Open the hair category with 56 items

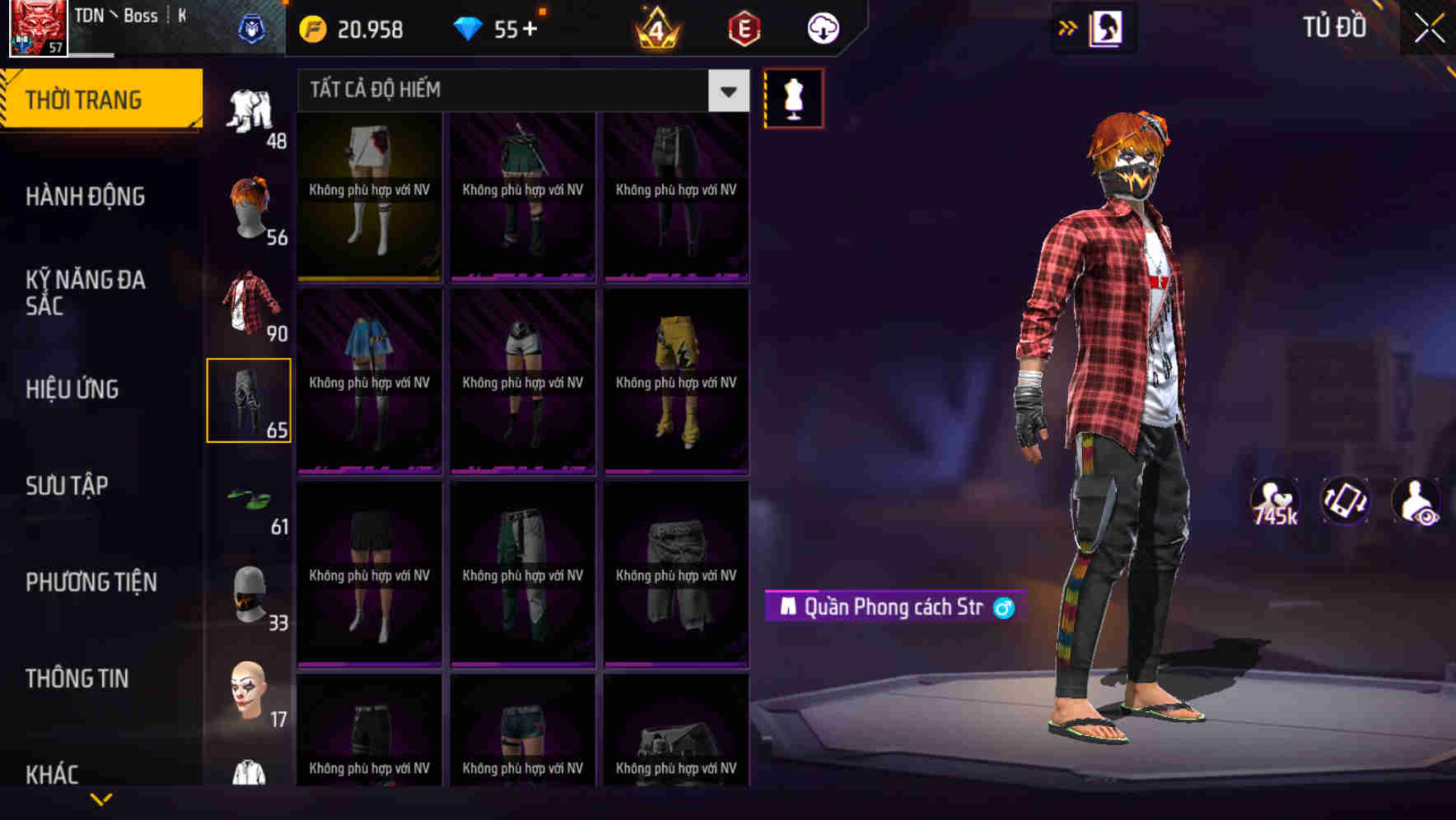coord(252,206)
